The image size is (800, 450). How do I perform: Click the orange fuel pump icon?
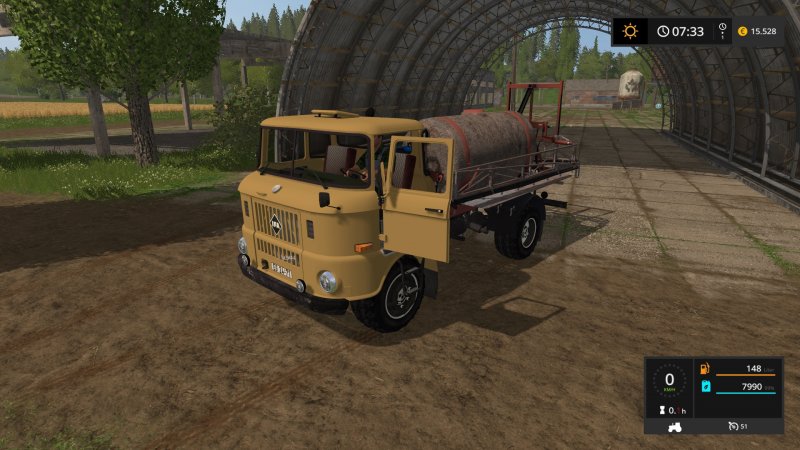point(704,370)
